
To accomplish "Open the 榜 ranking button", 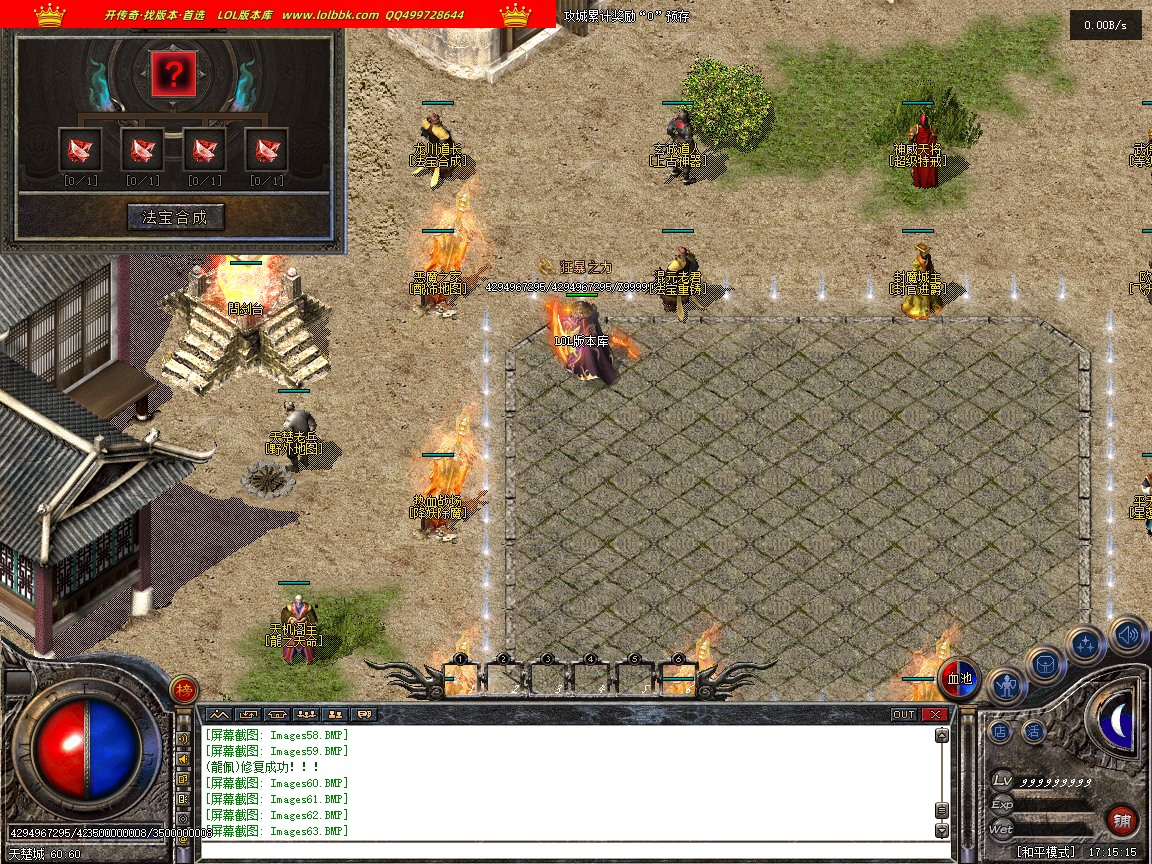I will pos(183,689).
